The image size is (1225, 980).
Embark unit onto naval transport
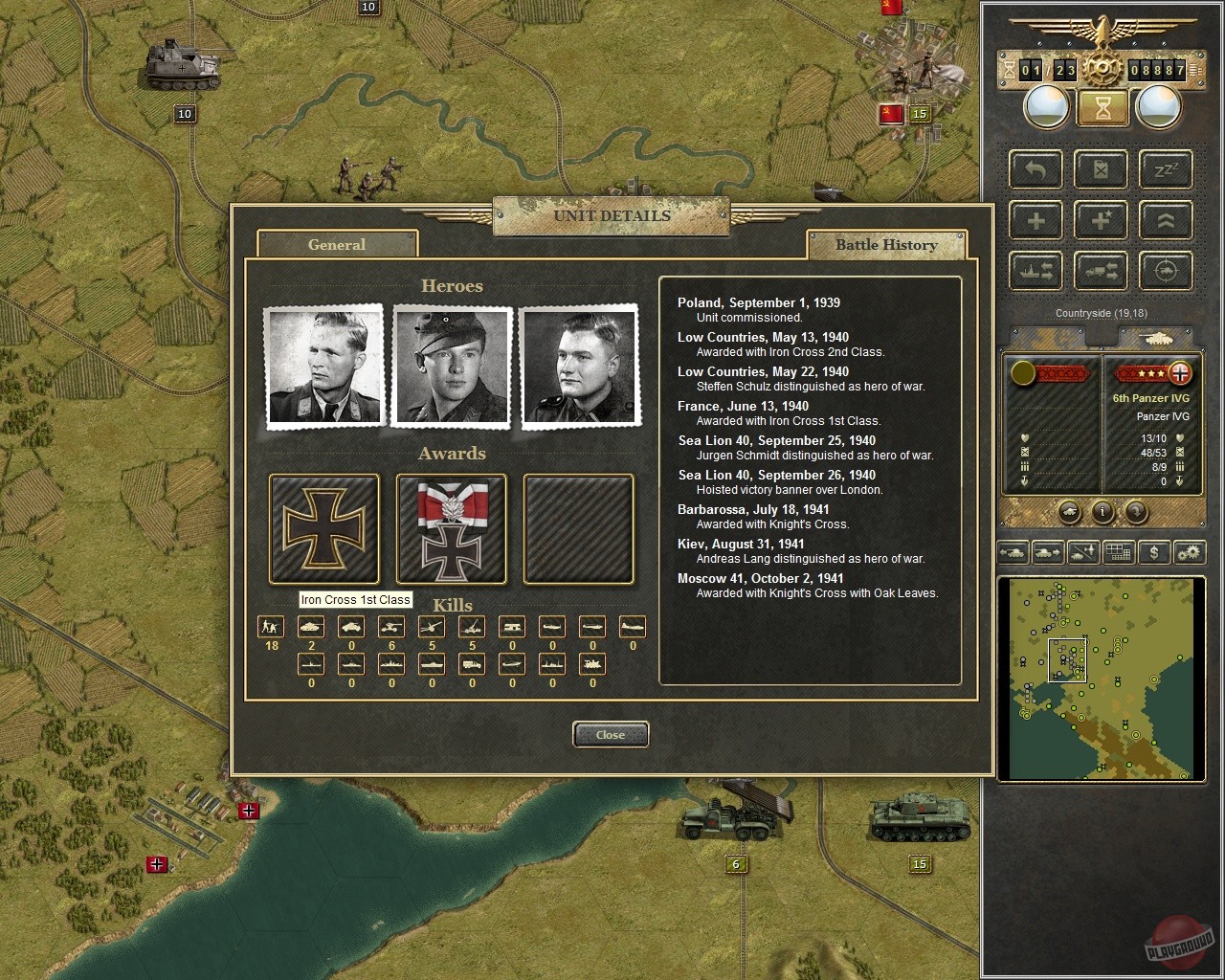pos(1035,271)
